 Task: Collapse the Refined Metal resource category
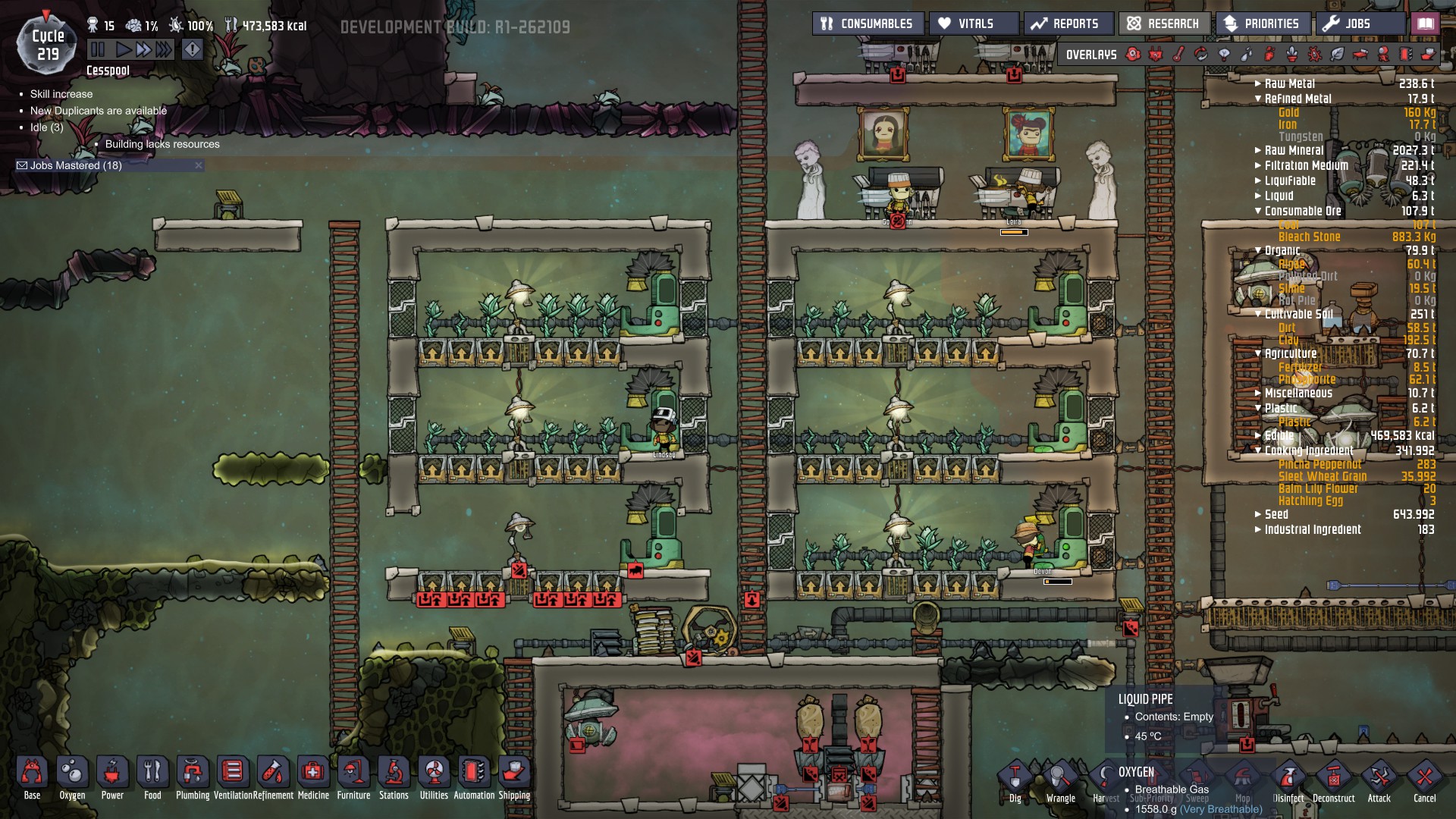pyautogui.click(x=1259, y=98)
